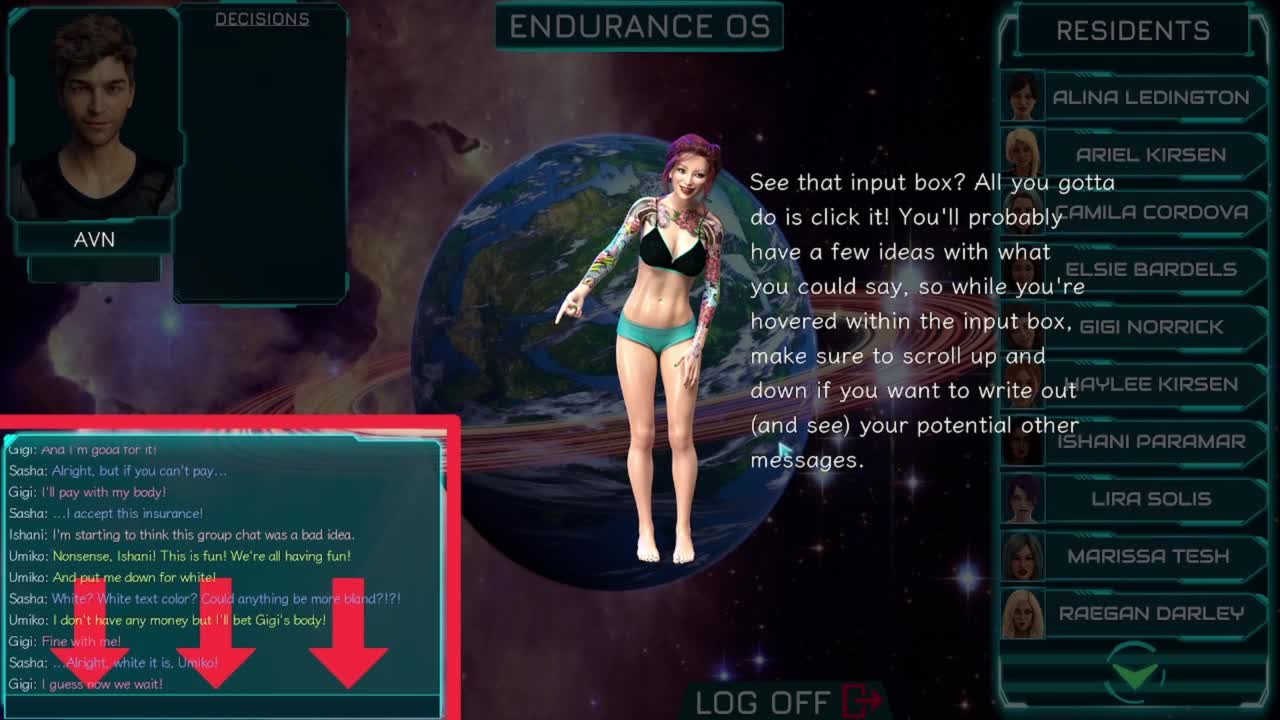View Elsie Bardels' resident entry
Screen dimensions: 1280x720
tap(1150, 270)
